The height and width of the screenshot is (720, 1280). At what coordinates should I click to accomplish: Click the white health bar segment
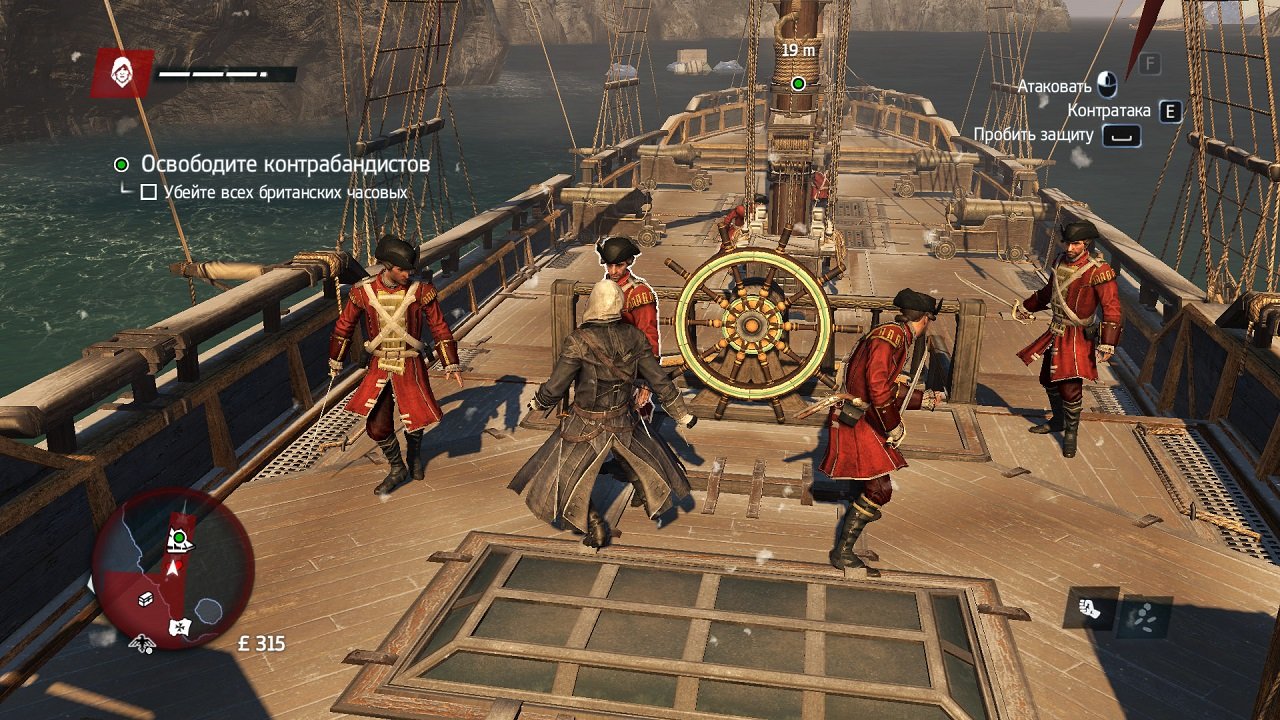point(200,72)
